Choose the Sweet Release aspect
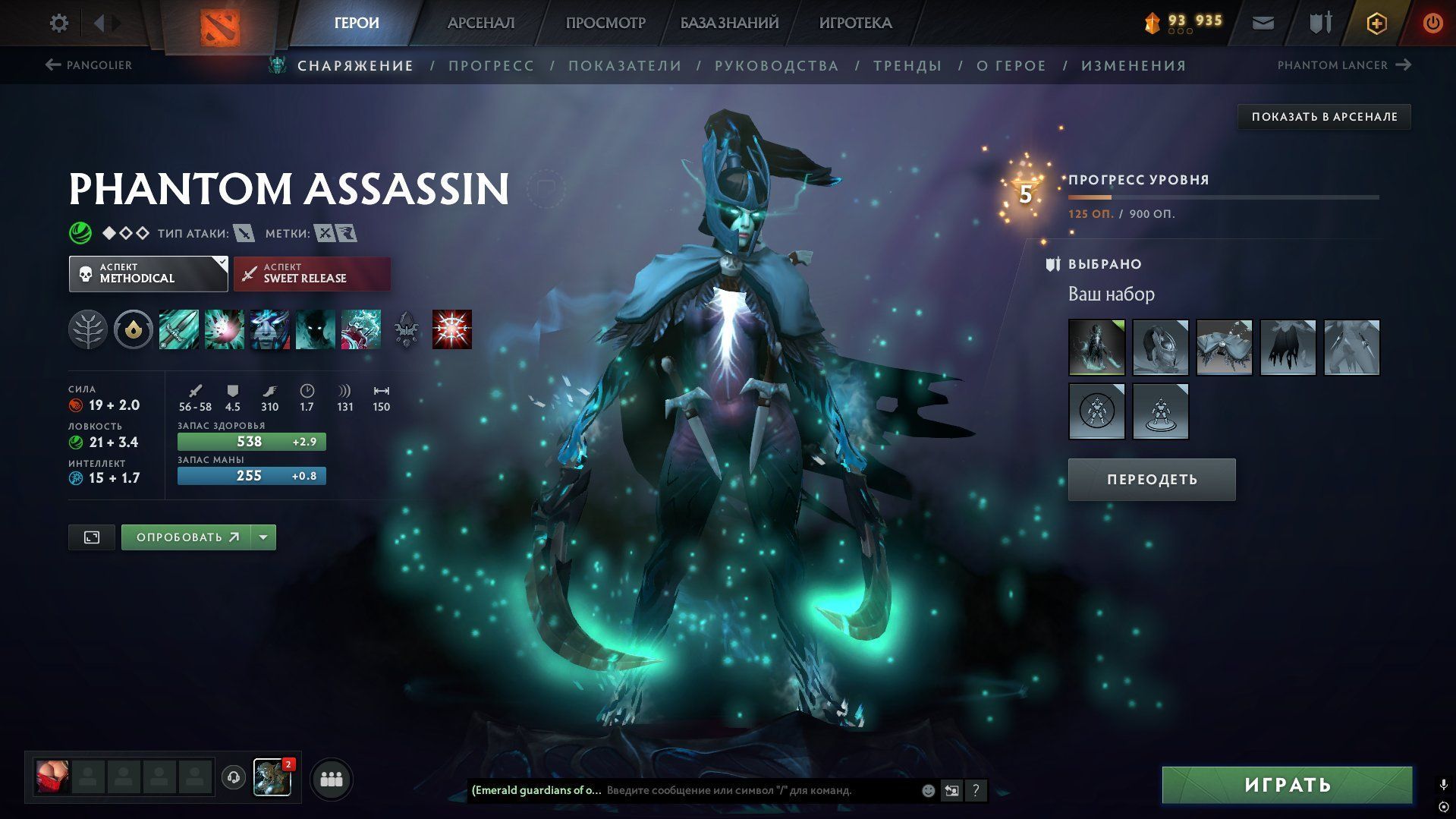This screenshot has height=819, width=1456. 312,274
